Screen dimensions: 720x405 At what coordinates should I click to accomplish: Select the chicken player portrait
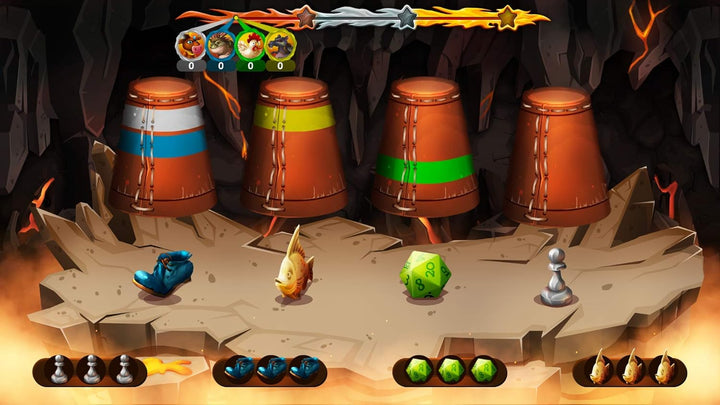[x=250, y=46]
